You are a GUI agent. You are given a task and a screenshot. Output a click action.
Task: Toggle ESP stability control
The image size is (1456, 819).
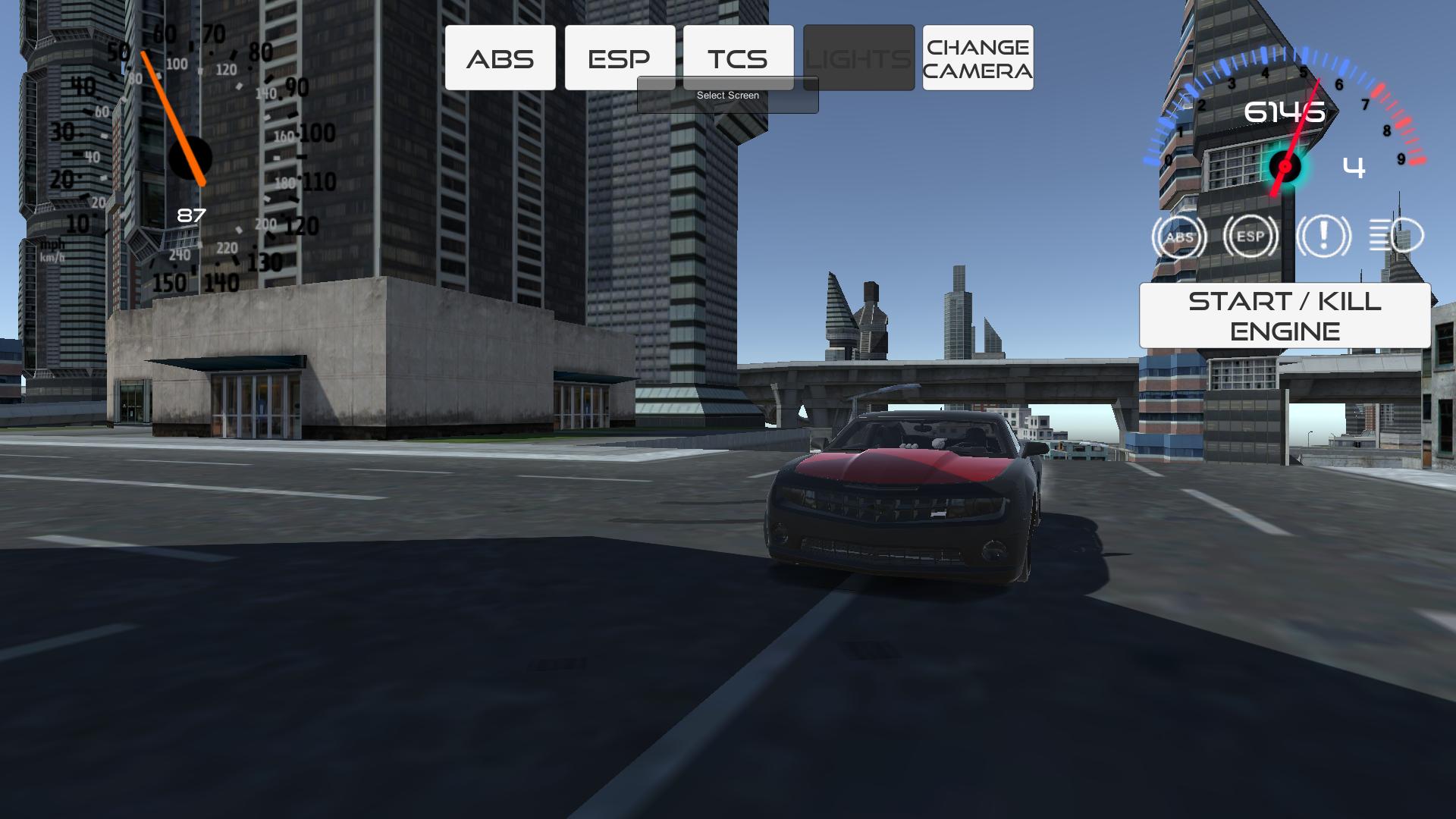pos(620,57)
